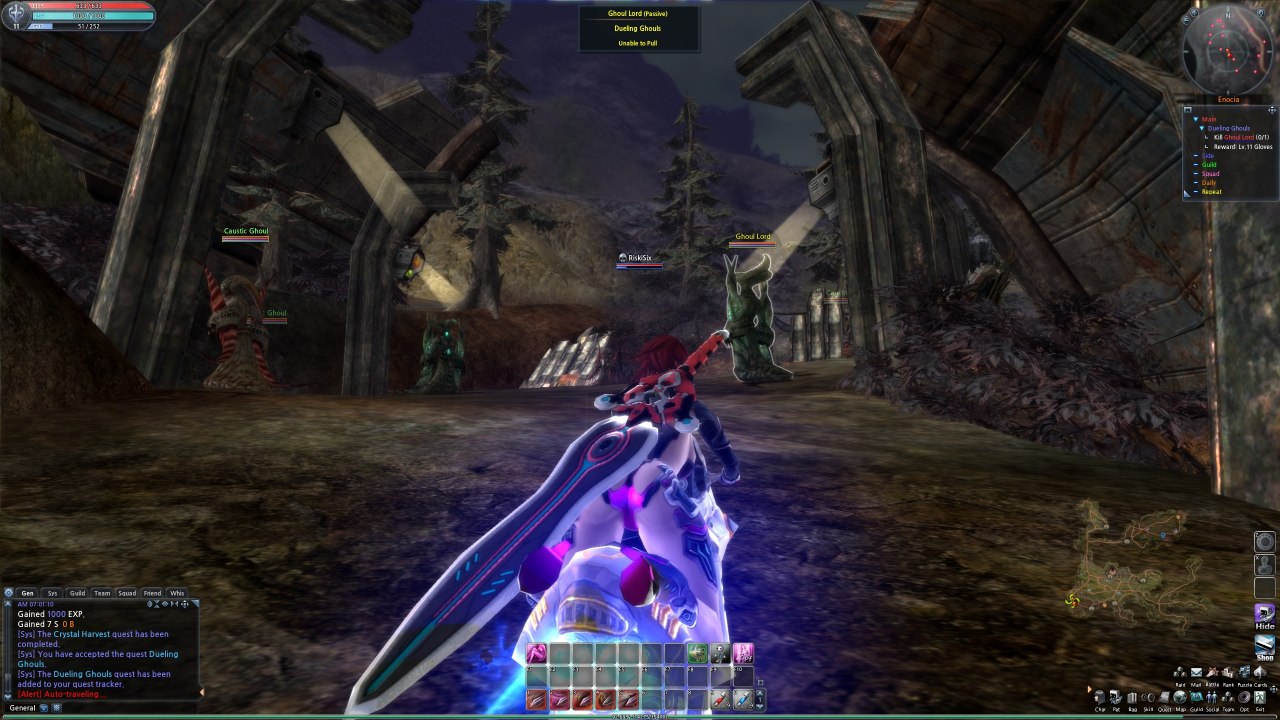Open the Char character sheet
The height and width of the screenshot is (720, 1280).
[x=1100, y=697]
